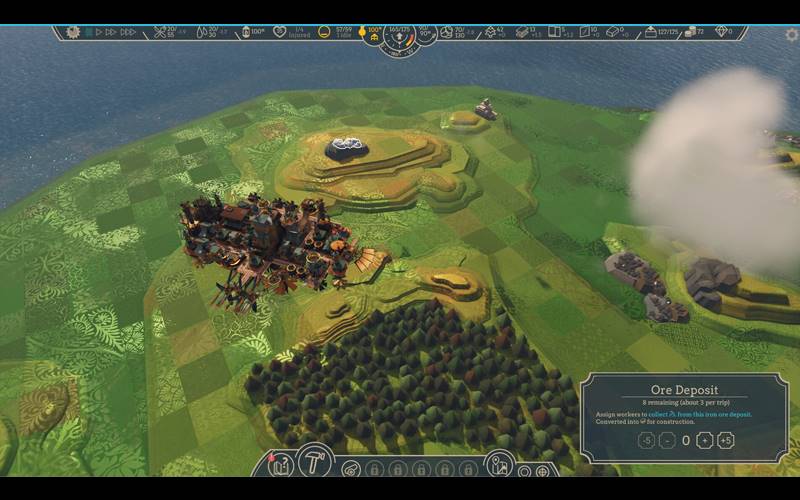Viewport: 800px width, 500px height.
Task: Open the gear settings icon in top bar
Action: 72,32
